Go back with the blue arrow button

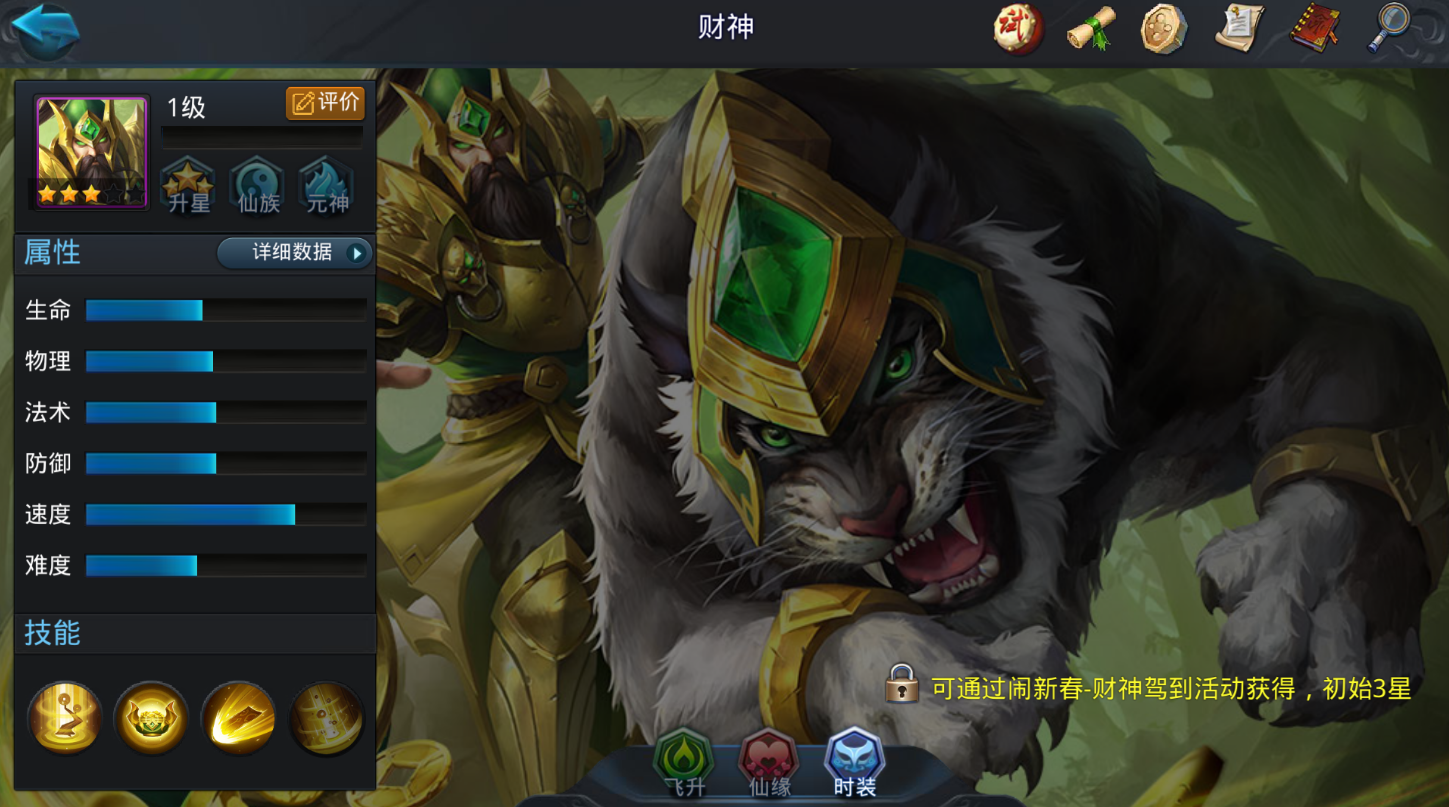point(45,30)
